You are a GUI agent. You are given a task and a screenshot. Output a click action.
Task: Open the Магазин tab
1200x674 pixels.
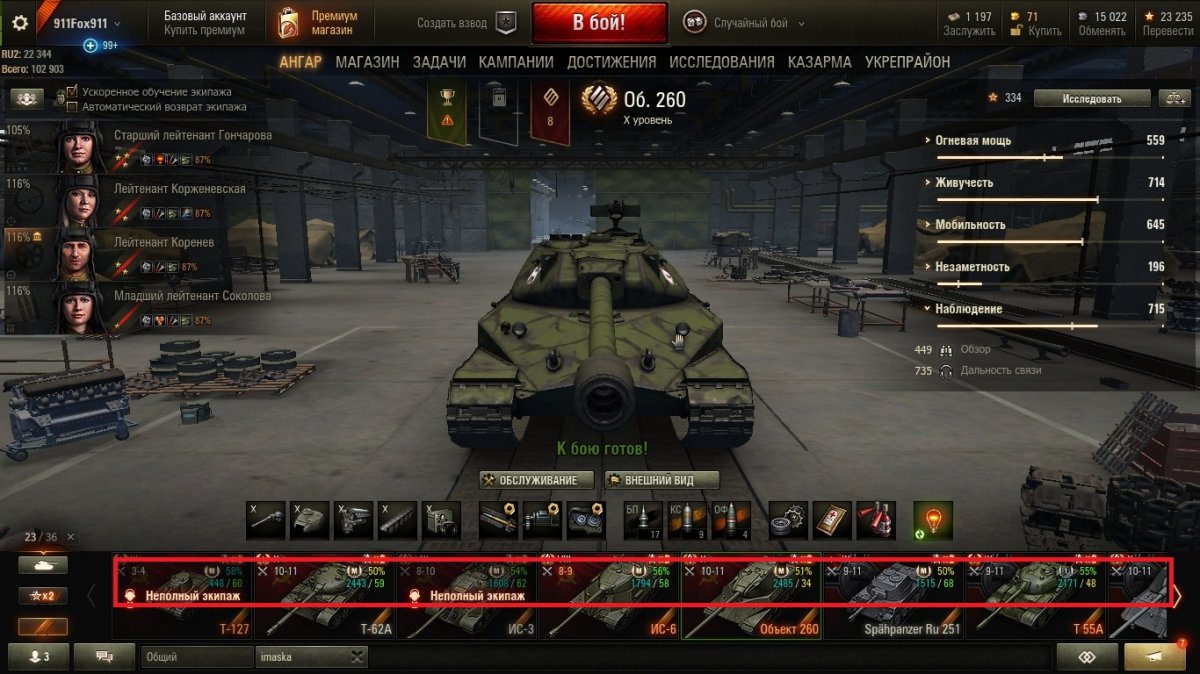point(367,62)
